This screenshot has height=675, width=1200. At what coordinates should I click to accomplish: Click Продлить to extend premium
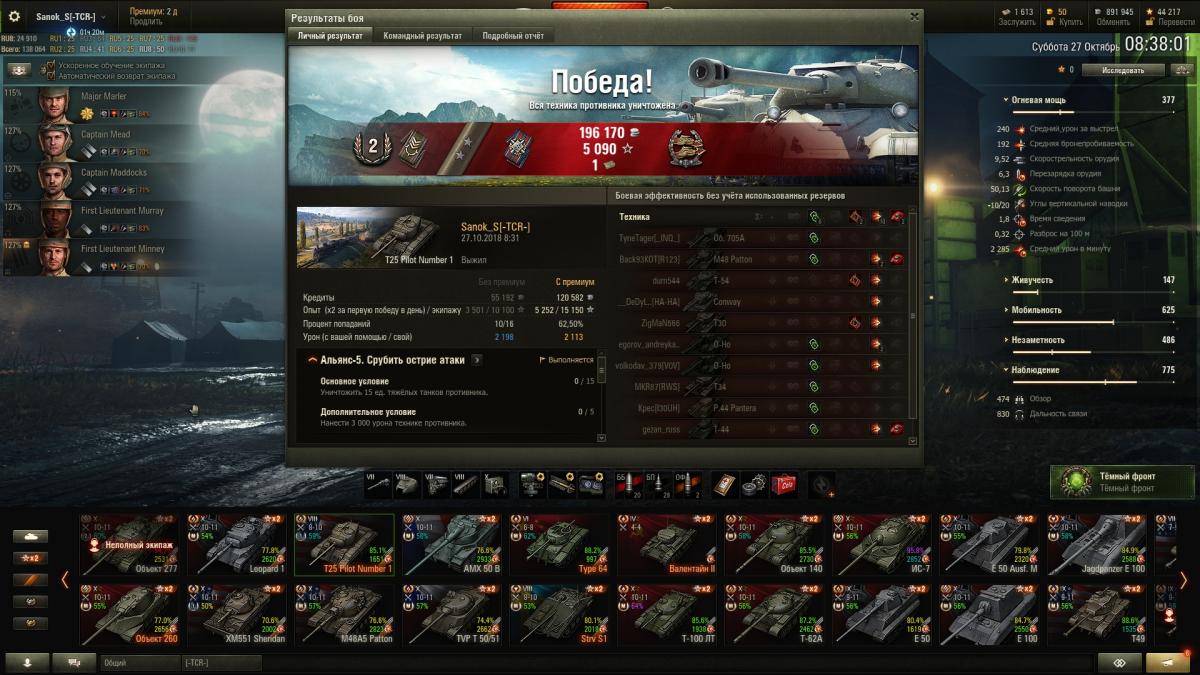147,21
